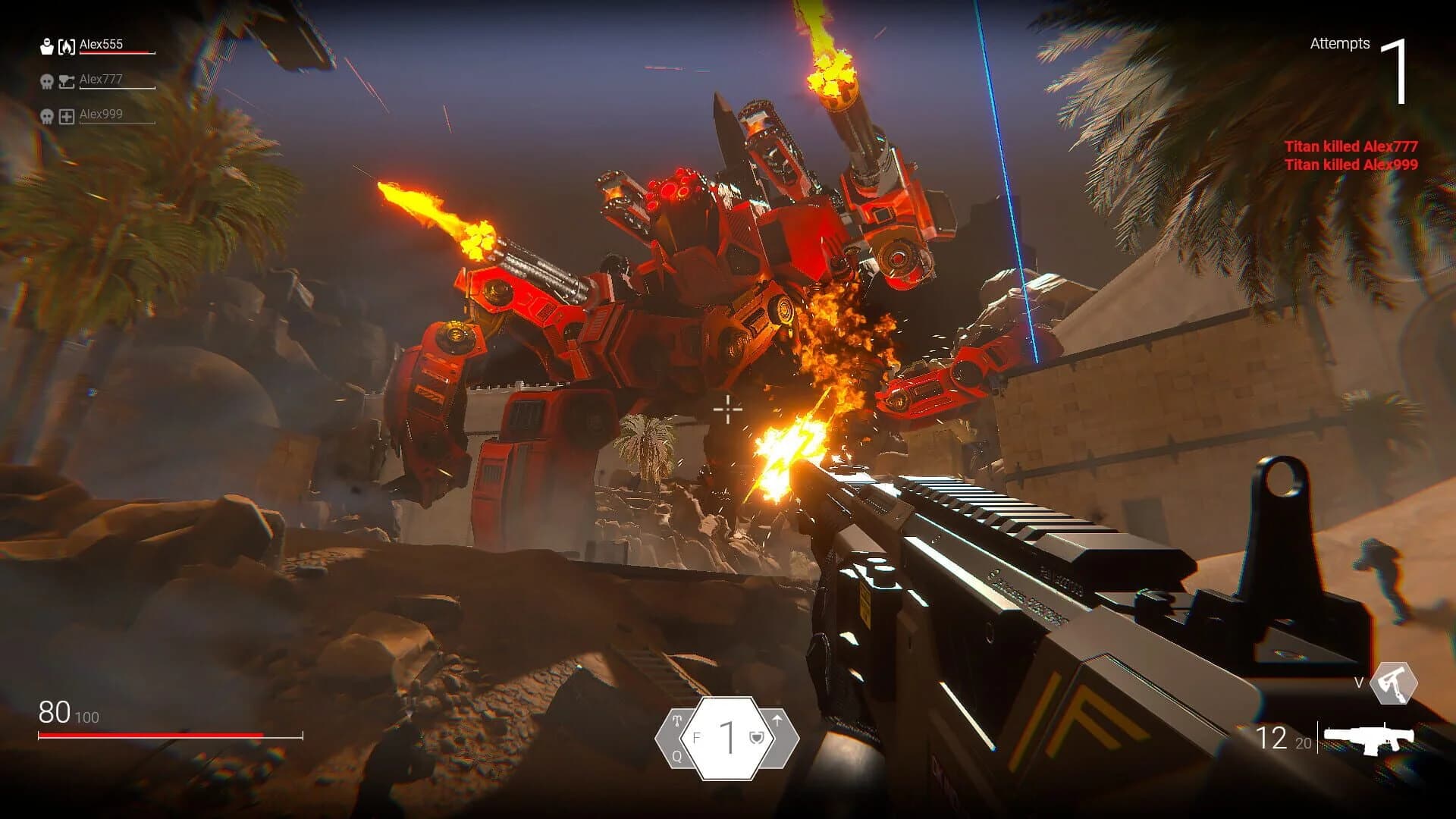Click the skull icon for dead player Alex777
This screenshot has width=1456, height=819.
46,80
